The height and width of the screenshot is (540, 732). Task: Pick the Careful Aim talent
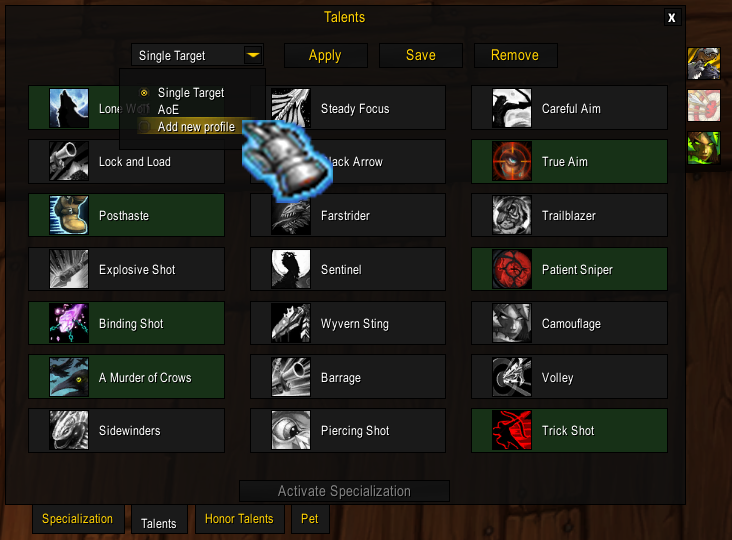point(569,108)
